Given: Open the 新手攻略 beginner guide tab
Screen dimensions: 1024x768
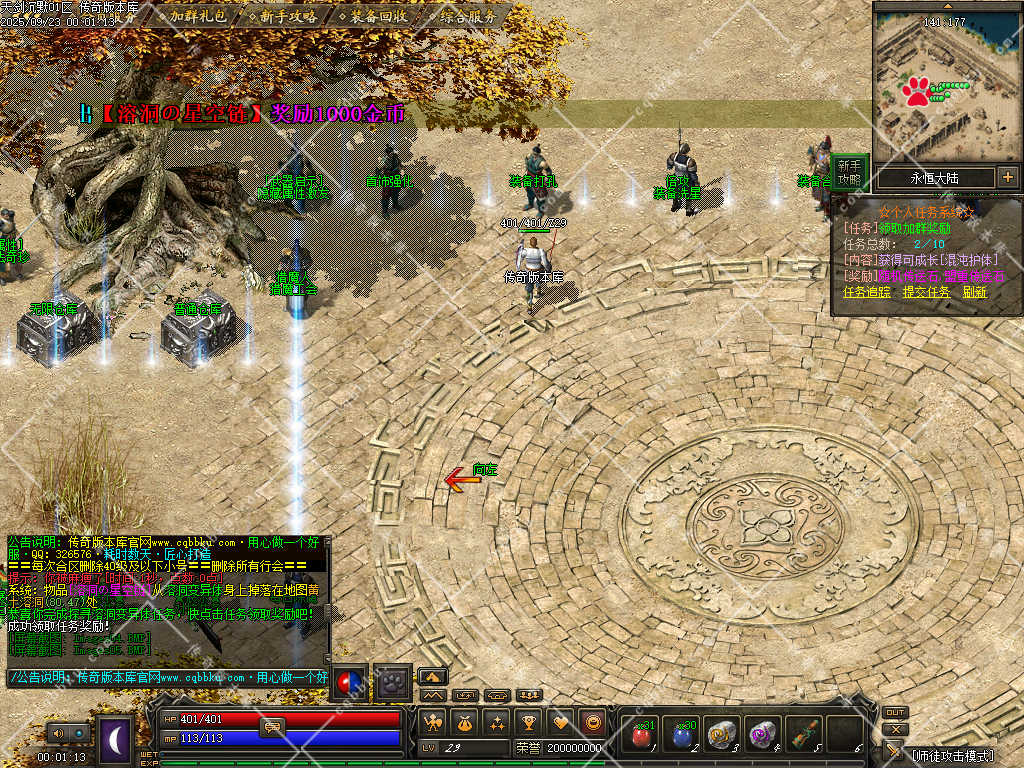Looking at the screenshot, I should coord(286,17).
